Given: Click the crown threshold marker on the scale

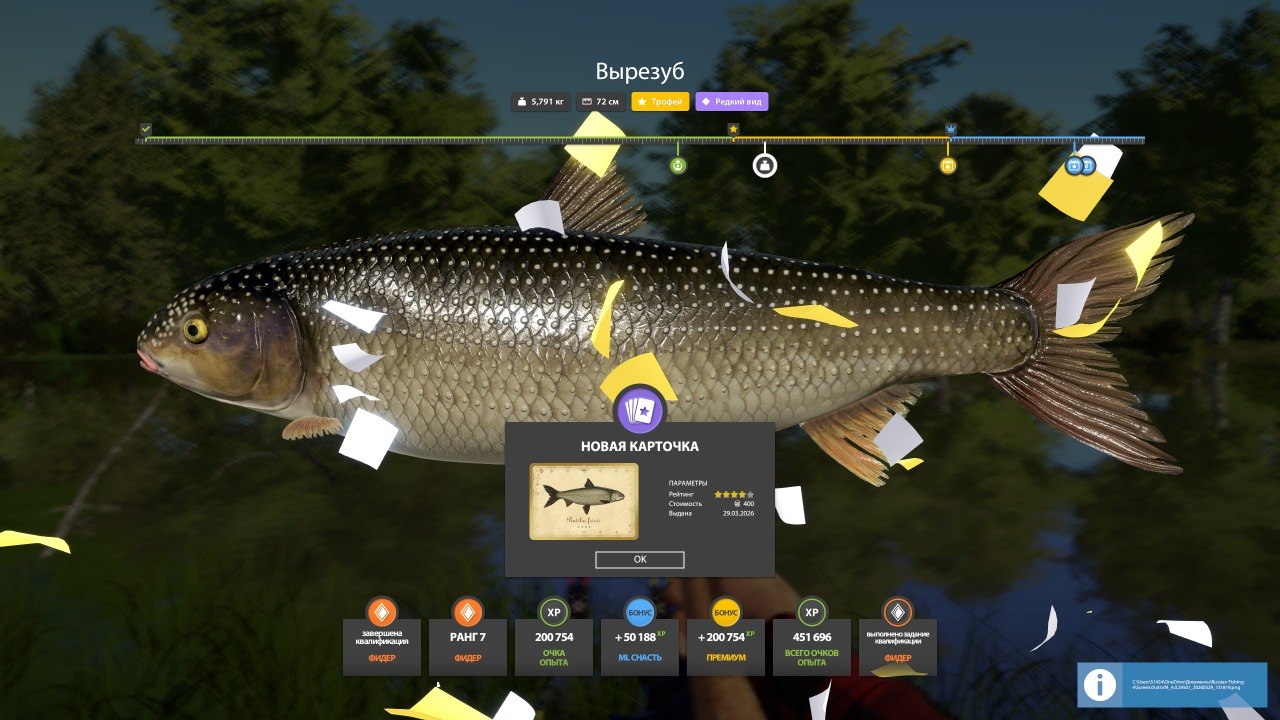Looking at the screenshot, I should click(951, 129).
